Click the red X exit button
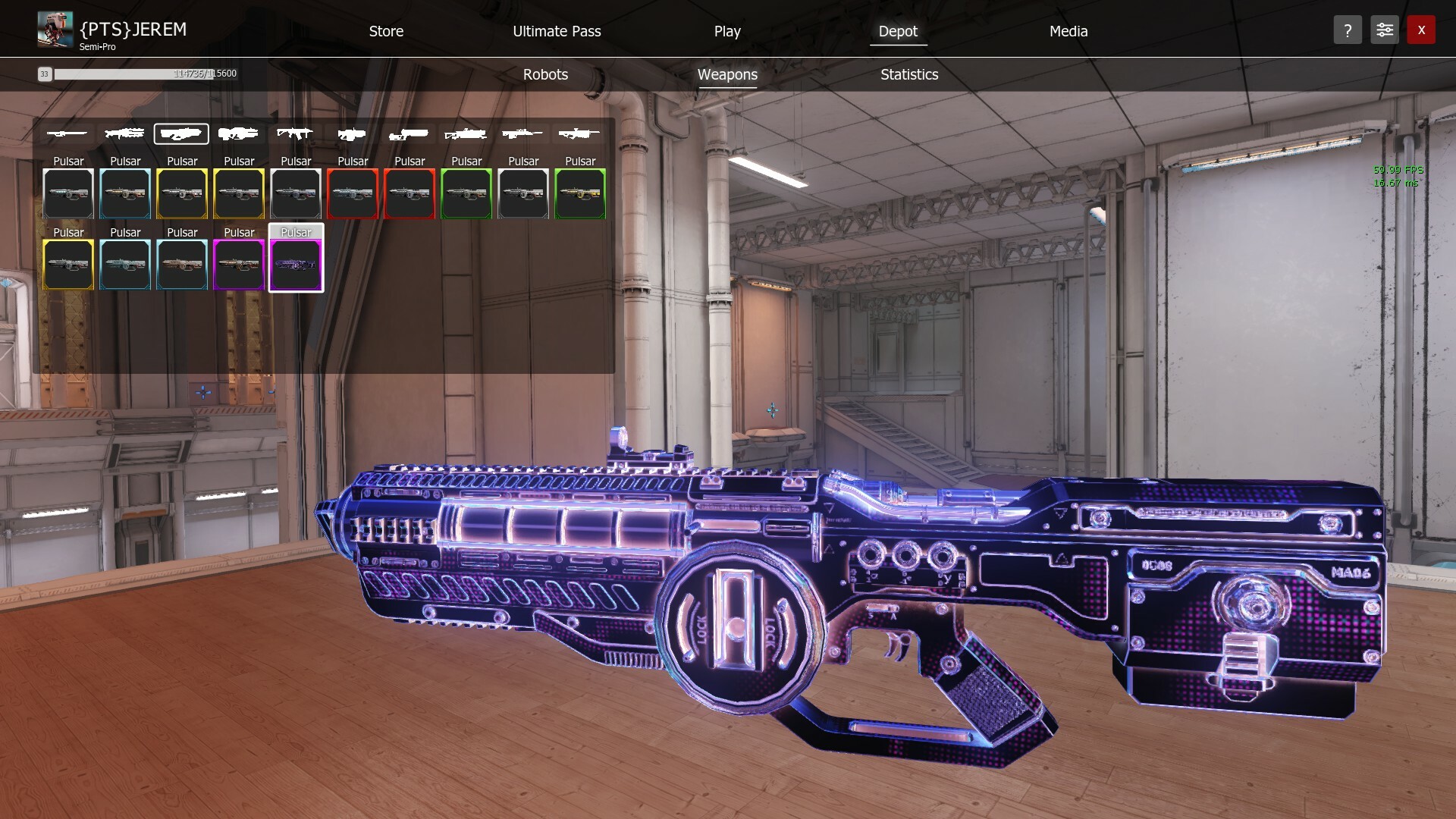The image size is (1456, 819). pos(1421,30)
